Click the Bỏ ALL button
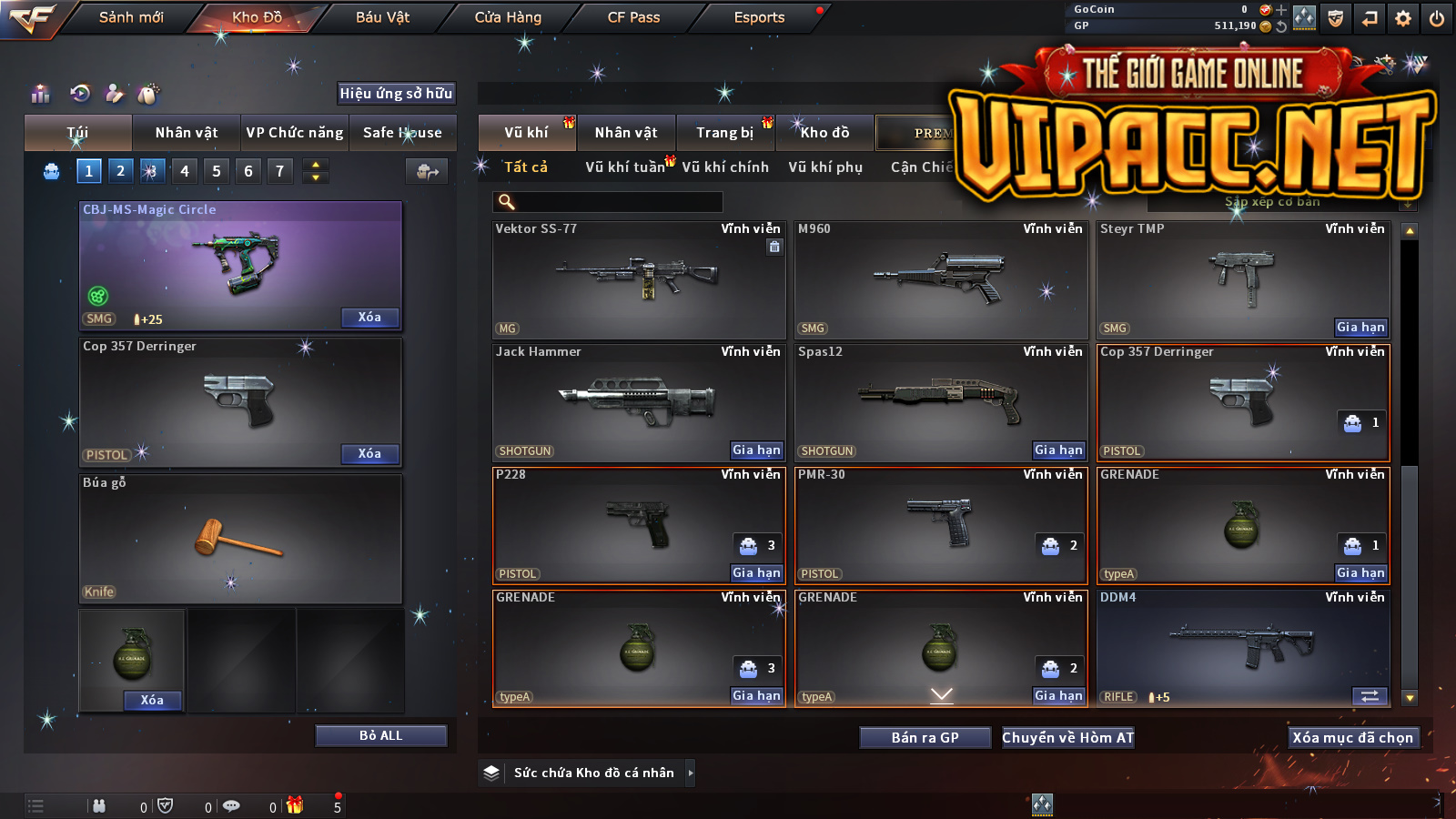 (x=380, y=735)
